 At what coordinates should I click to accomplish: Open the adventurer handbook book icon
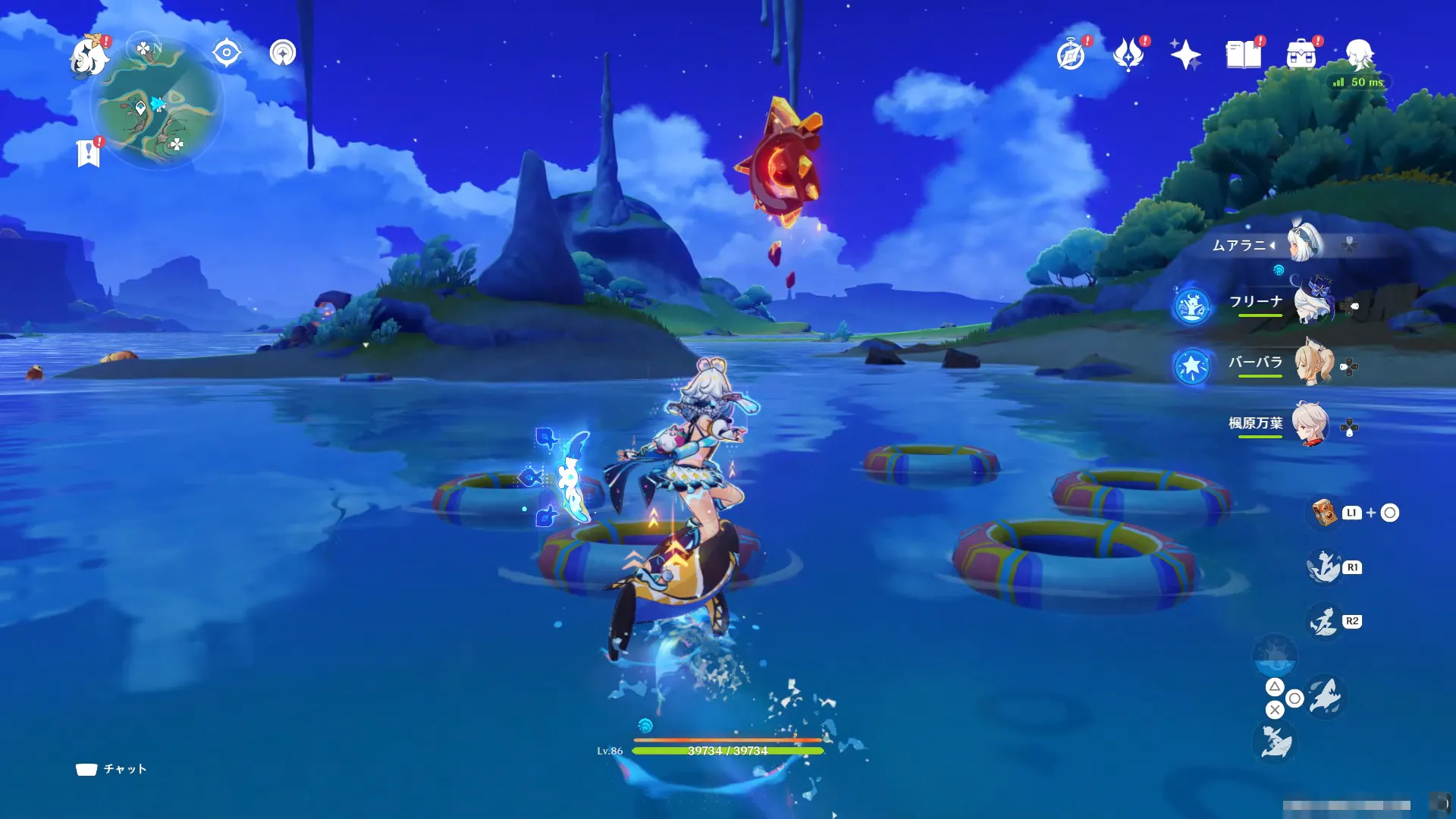point(1244,55)
